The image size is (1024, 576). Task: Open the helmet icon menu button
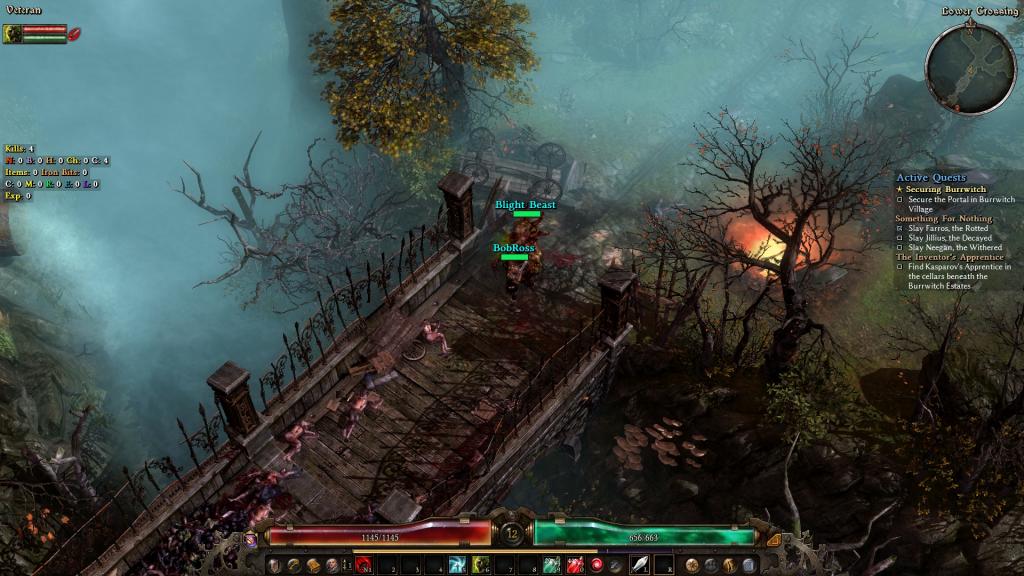coord(274,566)
